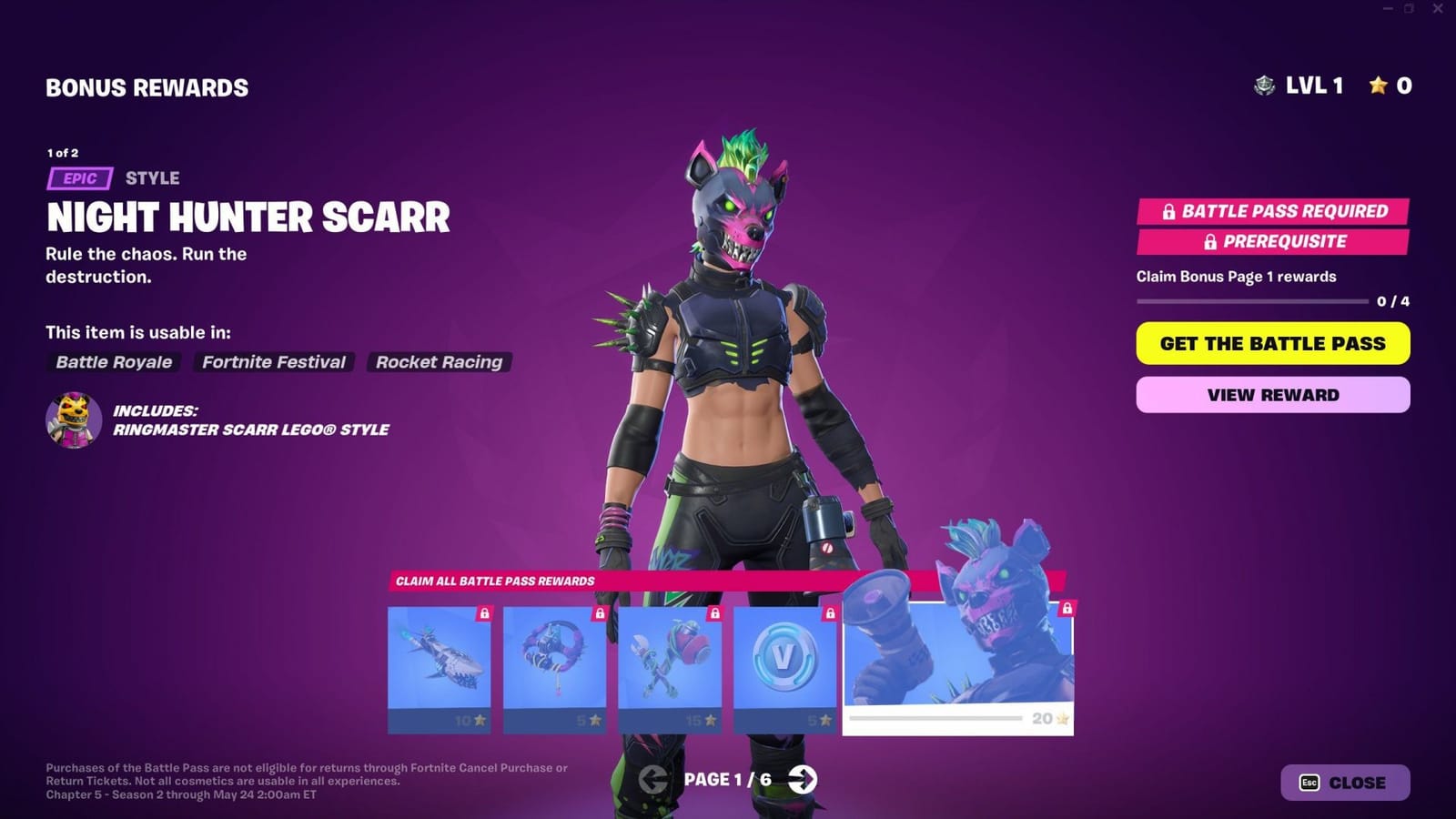
Task: Click the battle pass rank badge beside LVL 1
Action: (1265, 86)
